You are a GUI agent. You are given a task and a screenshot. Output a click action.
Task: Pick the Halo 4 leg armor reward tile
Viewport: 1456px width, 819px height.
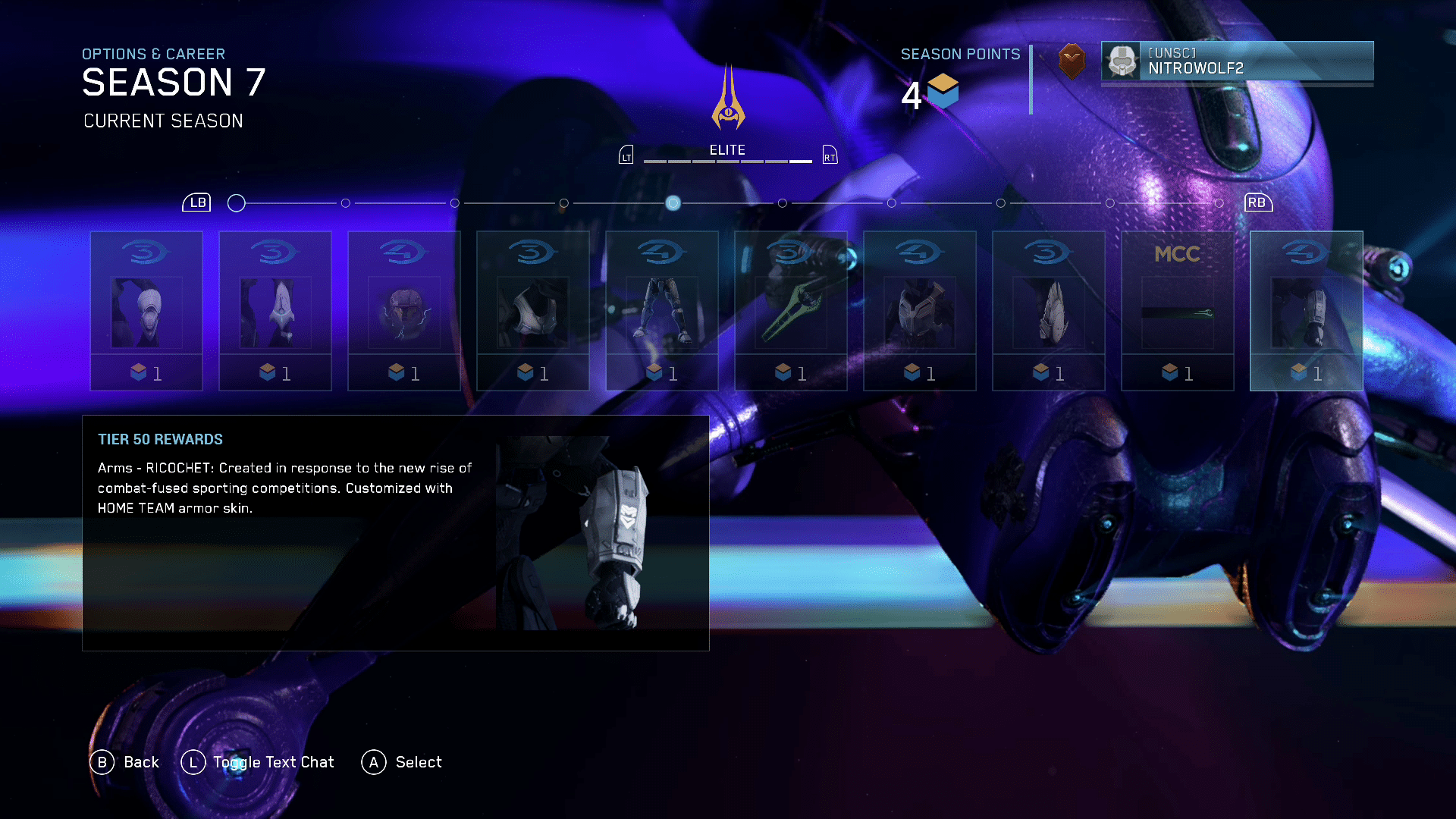tap(661, 310)
